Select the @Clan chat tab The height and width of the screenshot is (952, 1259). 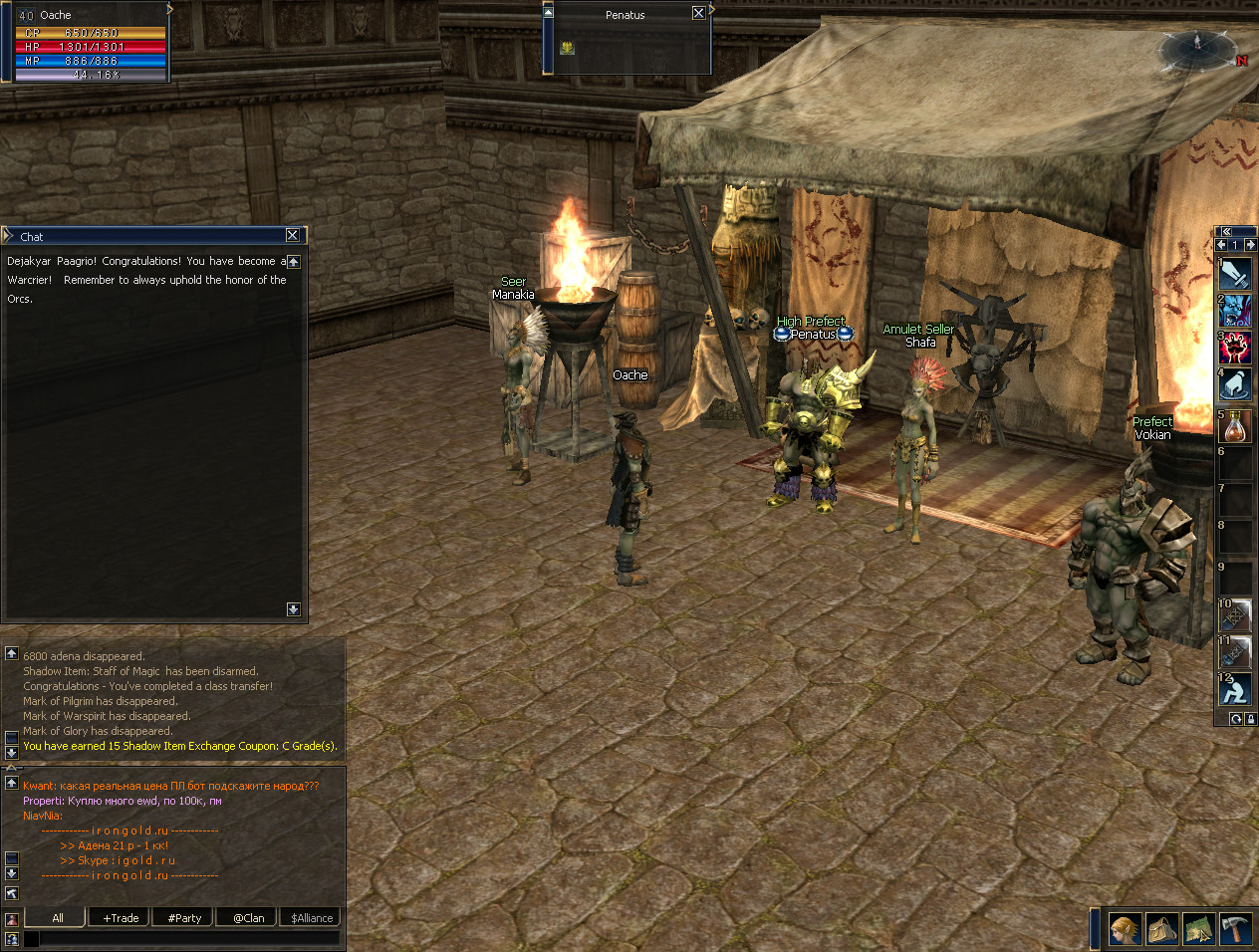(x=248, y=918)
